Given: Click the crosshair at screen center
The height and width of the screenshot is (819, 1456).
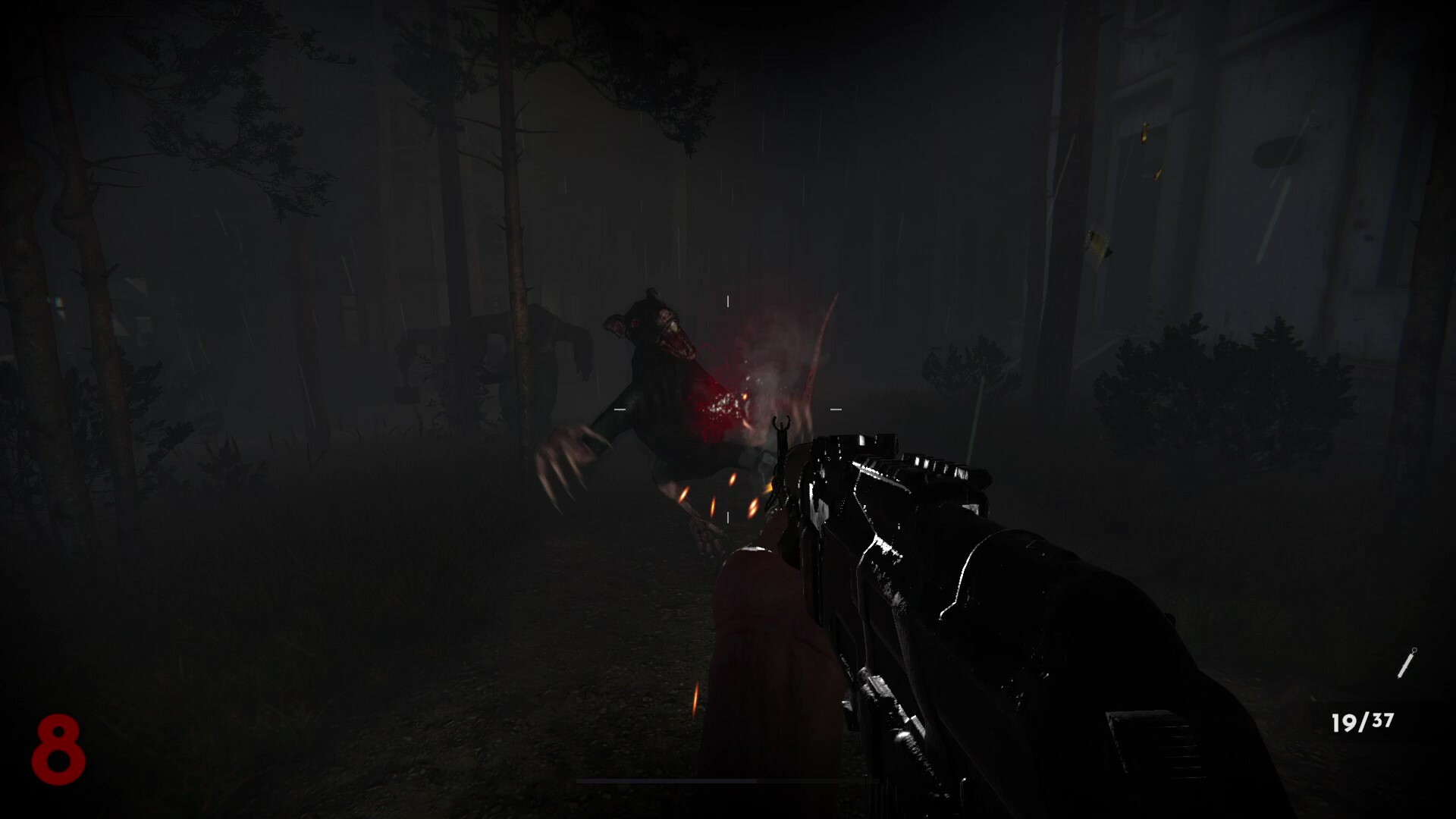Looking at the screenshot, I should [x=726, y=409].
